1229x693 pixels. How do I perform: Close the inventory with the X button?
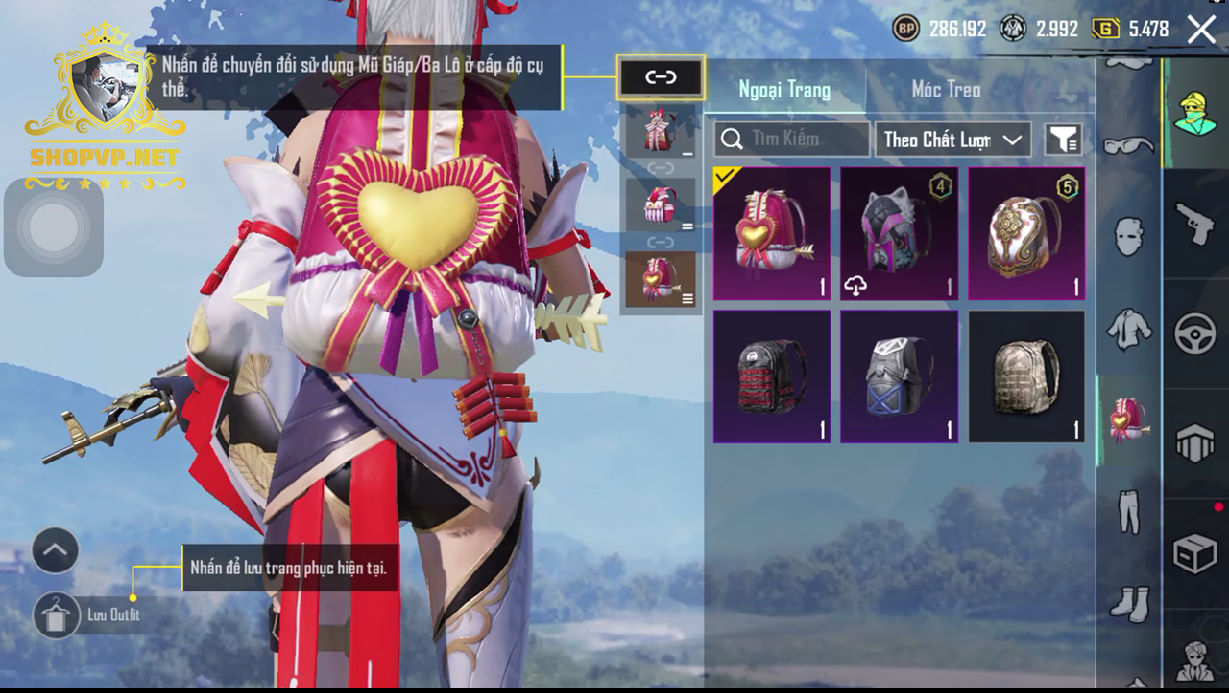pos(1202,29)
